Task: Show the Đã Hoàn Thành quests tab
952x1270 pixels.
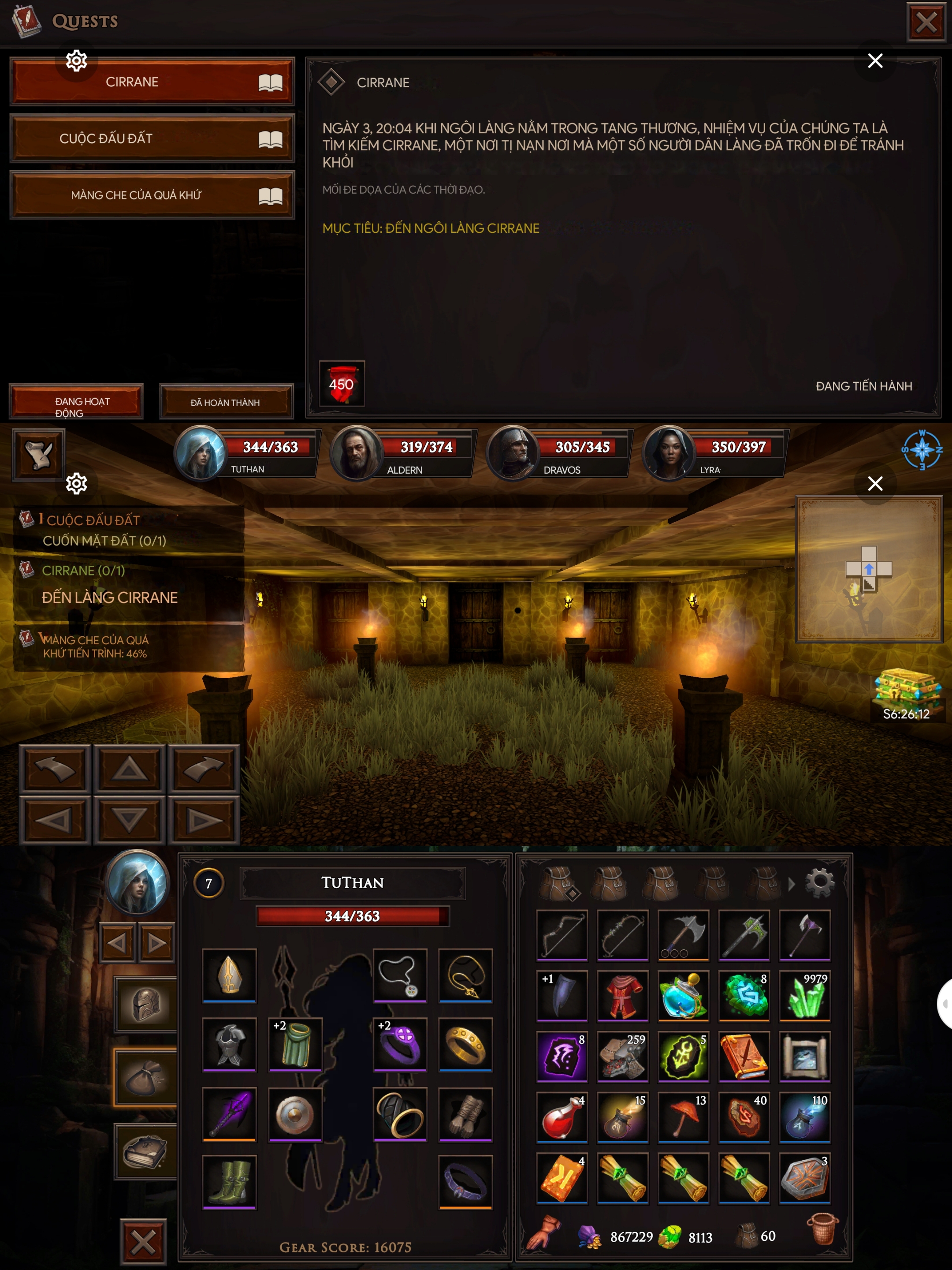Action: tap(226, 402)
